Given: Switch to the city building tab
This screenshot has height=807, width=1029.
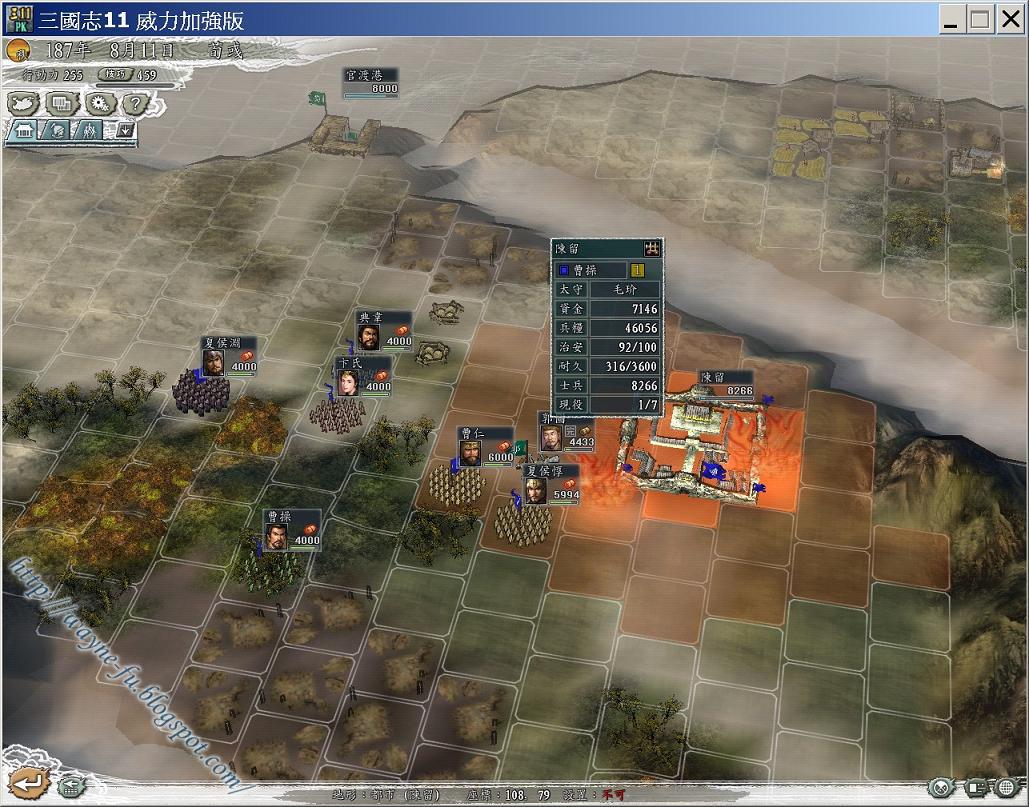Looking at the screenshot, I should tap(24, 130).
